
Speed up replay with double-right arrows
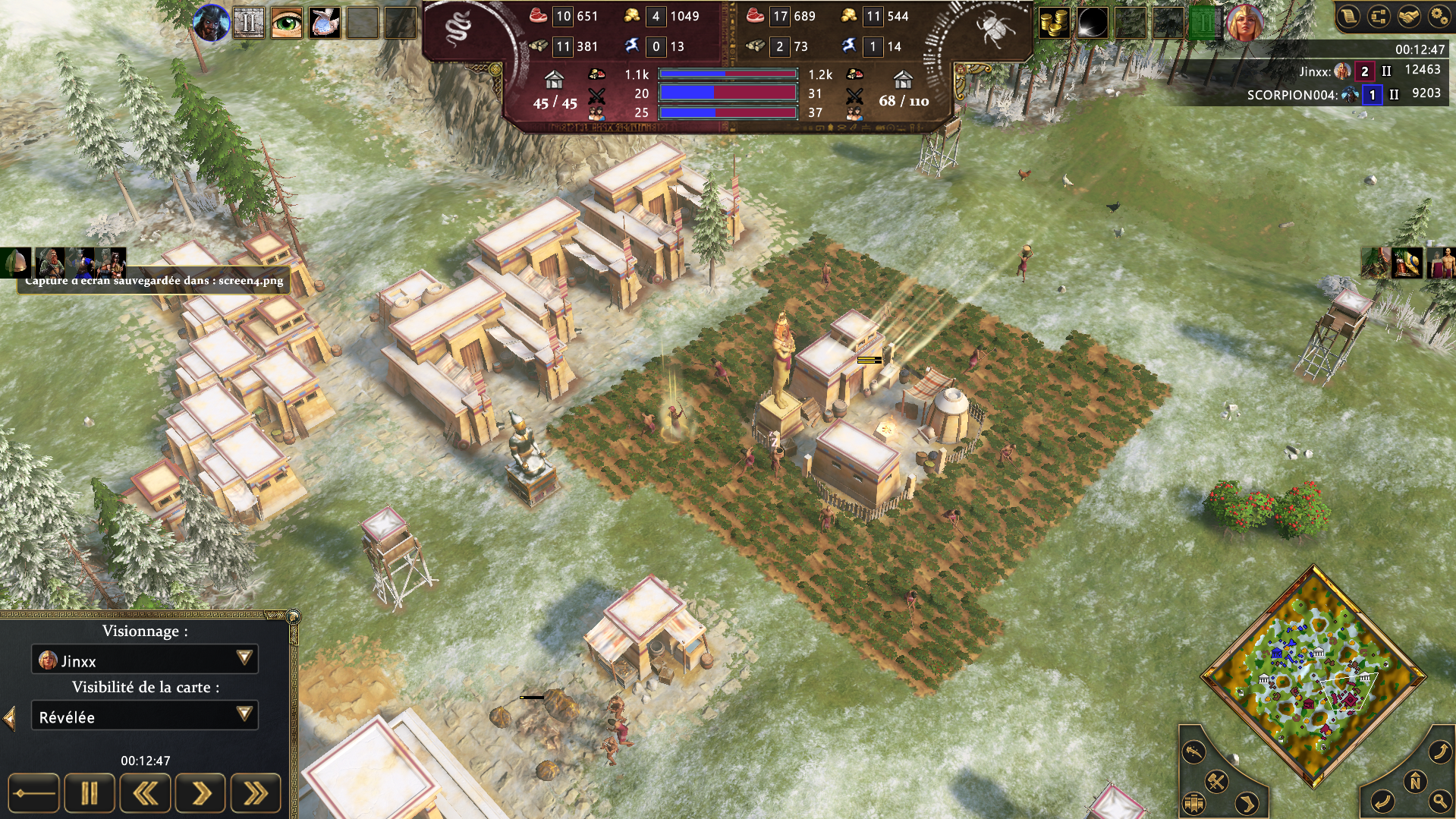coord(256,794)
